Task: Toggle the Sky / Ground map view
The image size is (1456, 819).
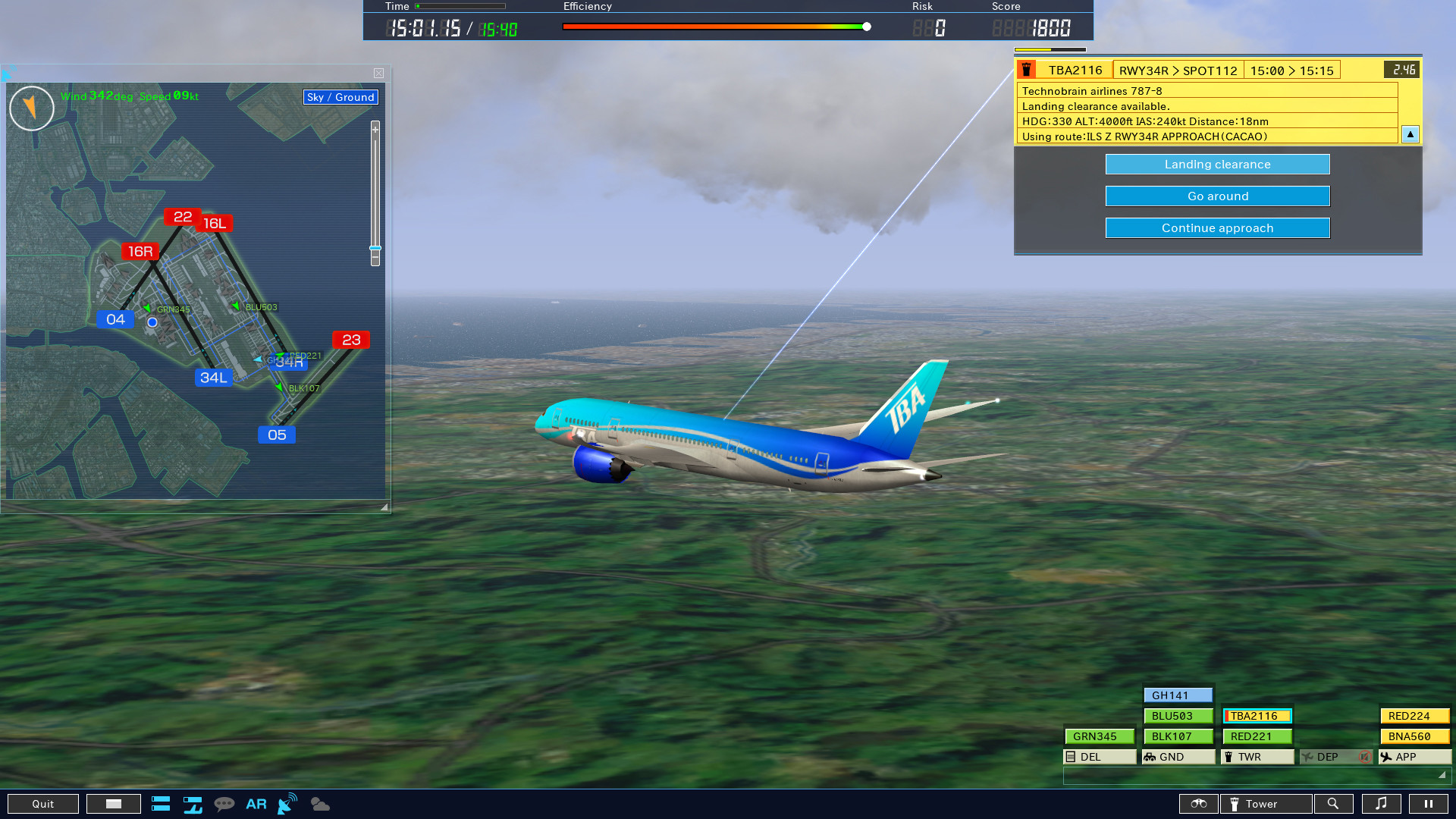Action: click(340, 97)
